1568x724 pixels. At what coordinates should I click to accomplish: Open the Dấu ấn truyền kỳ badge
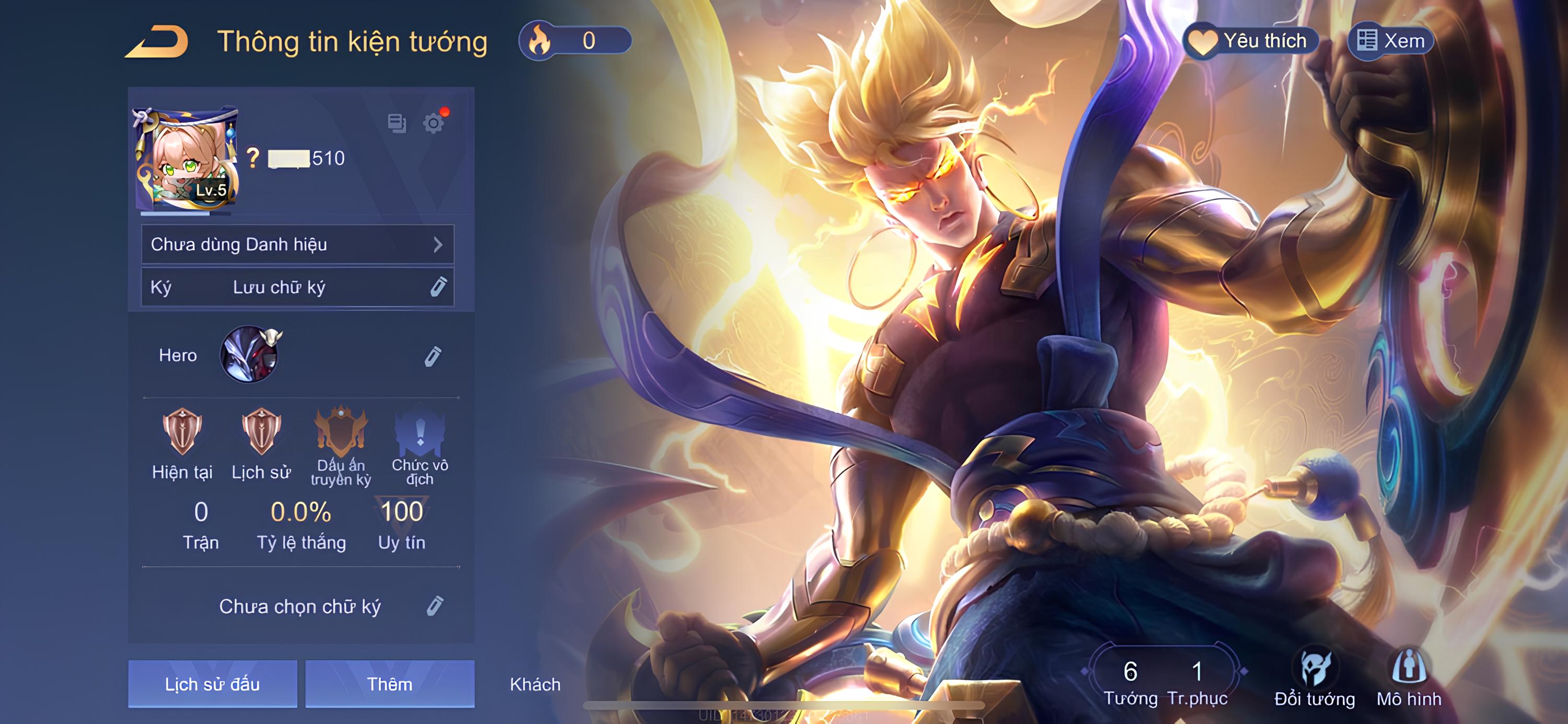click(341, 433)
